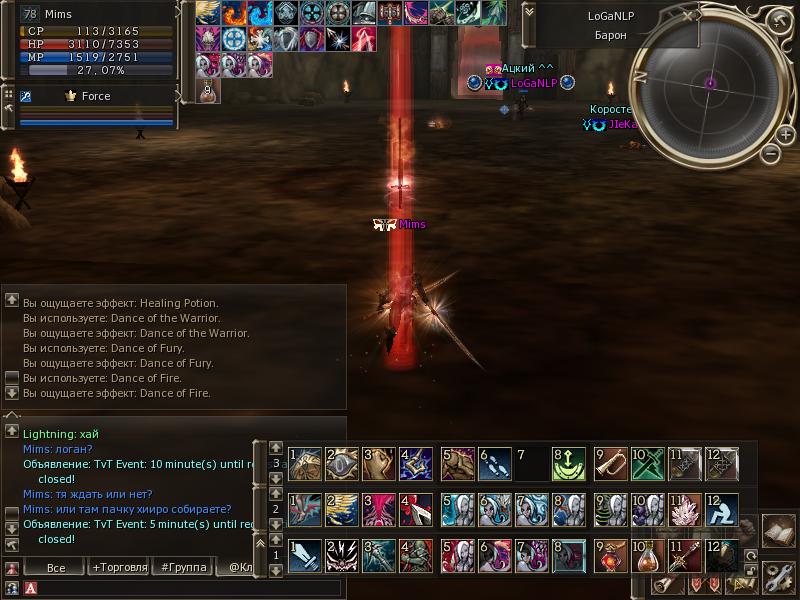Screen dimensions: 800x600
Task: Expand the target window with the chevron
Action: 530,13
